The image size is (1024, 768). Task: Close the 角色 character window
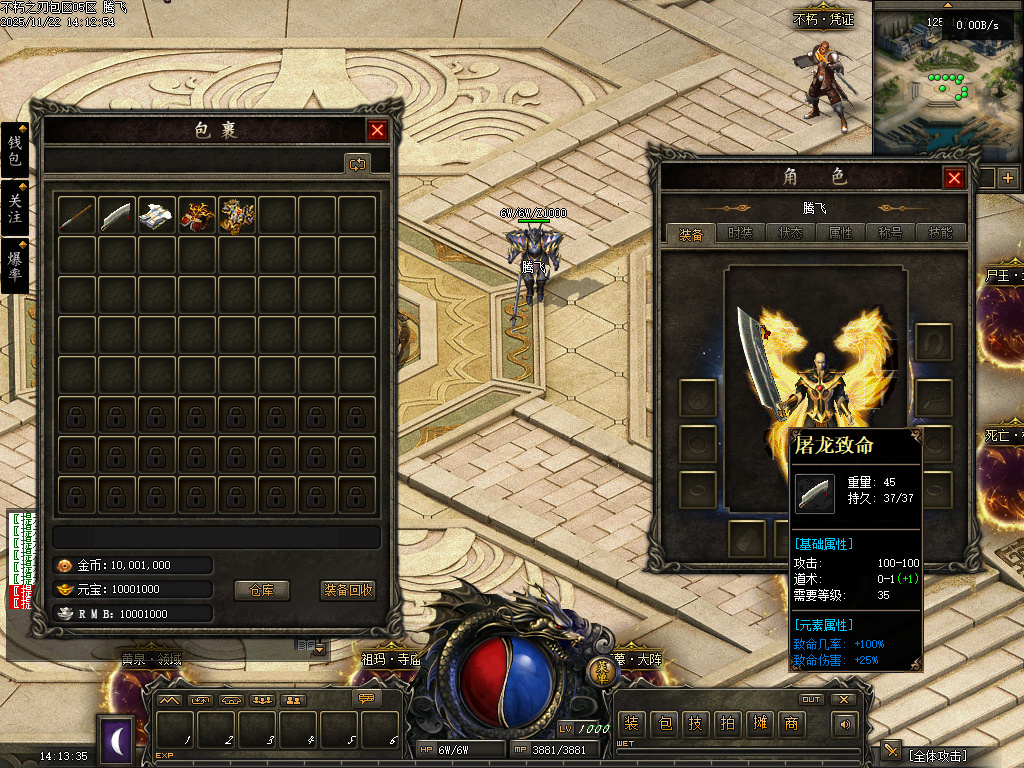[x=954, y=178]
